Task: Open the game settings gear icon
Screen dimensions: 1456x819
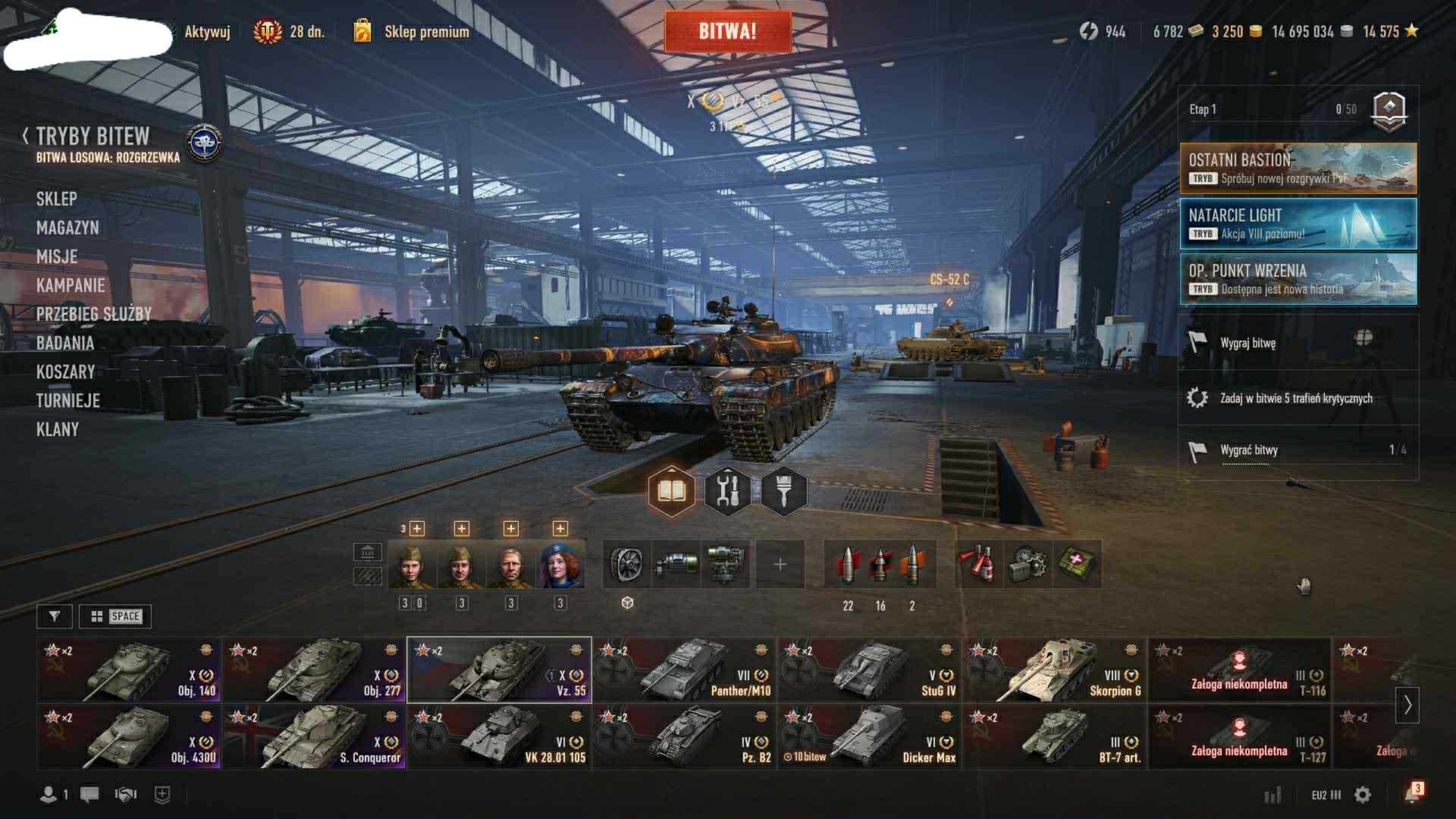Action: pyautogui.click(x=1362, y=795)
